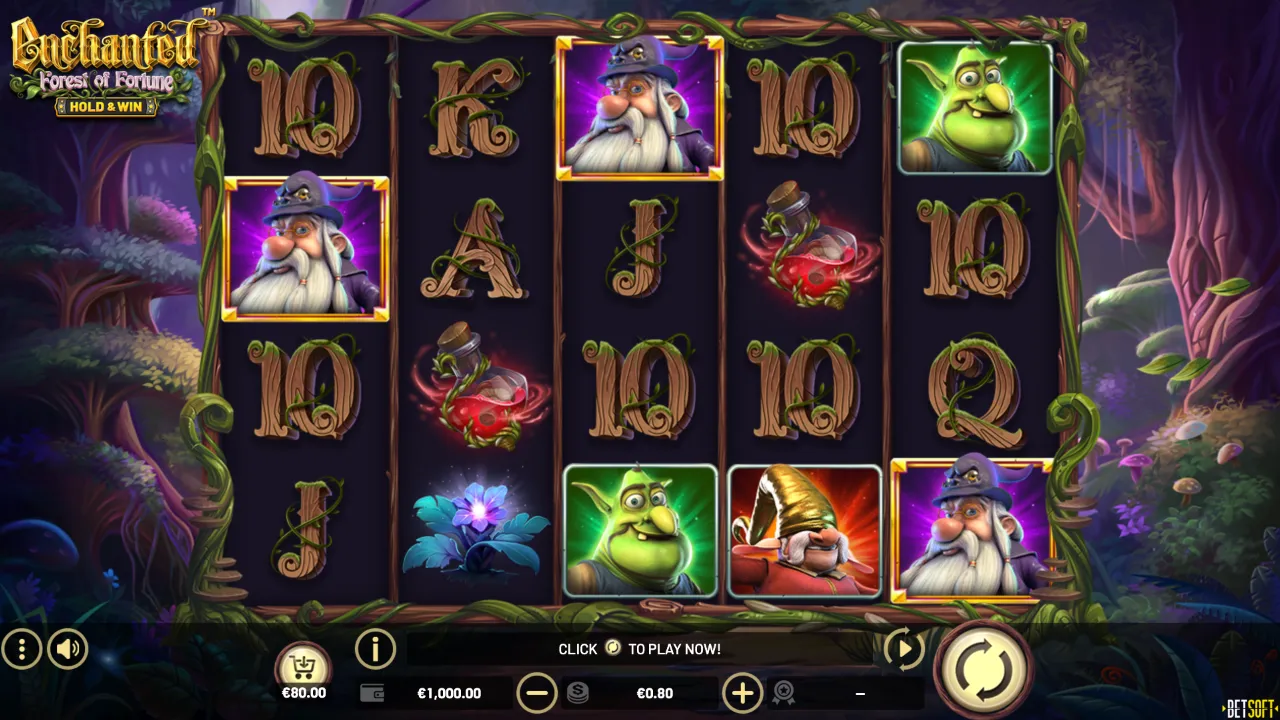This screenshot has height=720, width=1280.
Task: Toggle the wizard symbol on the first reel
Action: tap(305, 250)
